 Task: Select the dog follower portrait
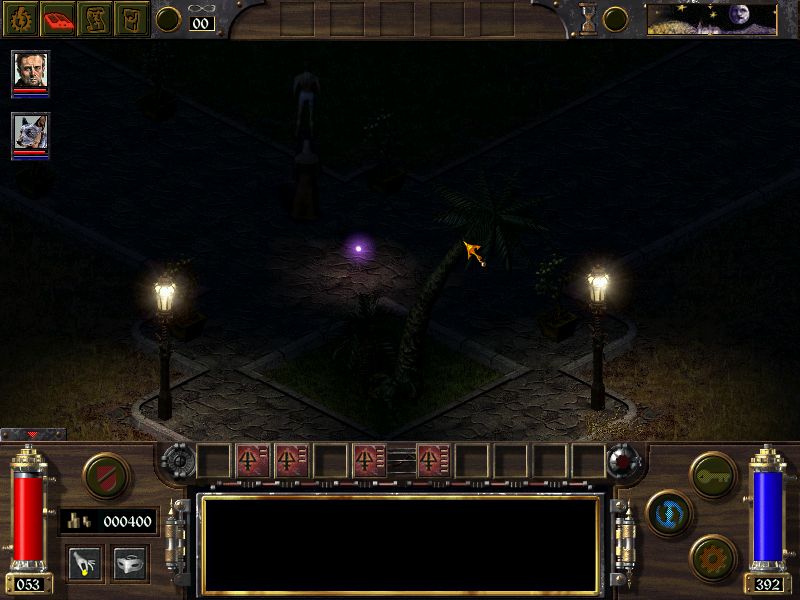coord(30,134)
